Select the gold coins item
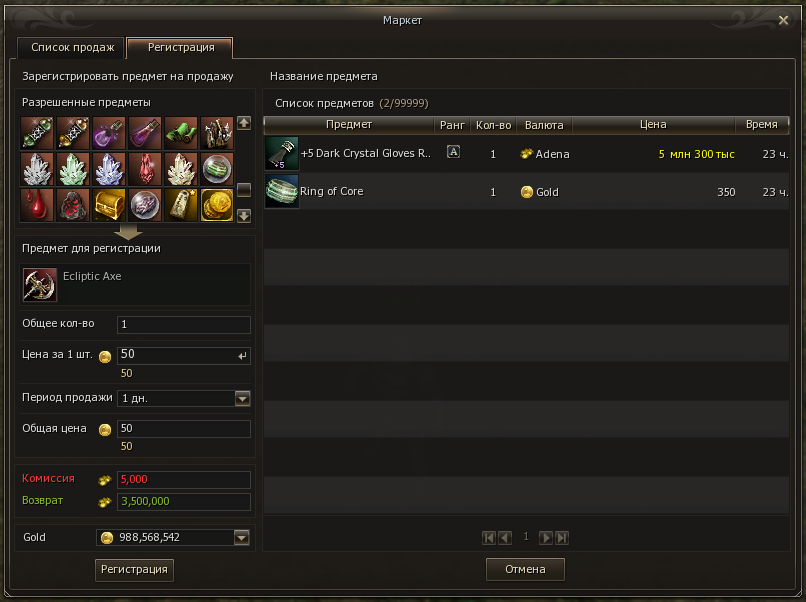806x602 pixels. tap(217, 204)
